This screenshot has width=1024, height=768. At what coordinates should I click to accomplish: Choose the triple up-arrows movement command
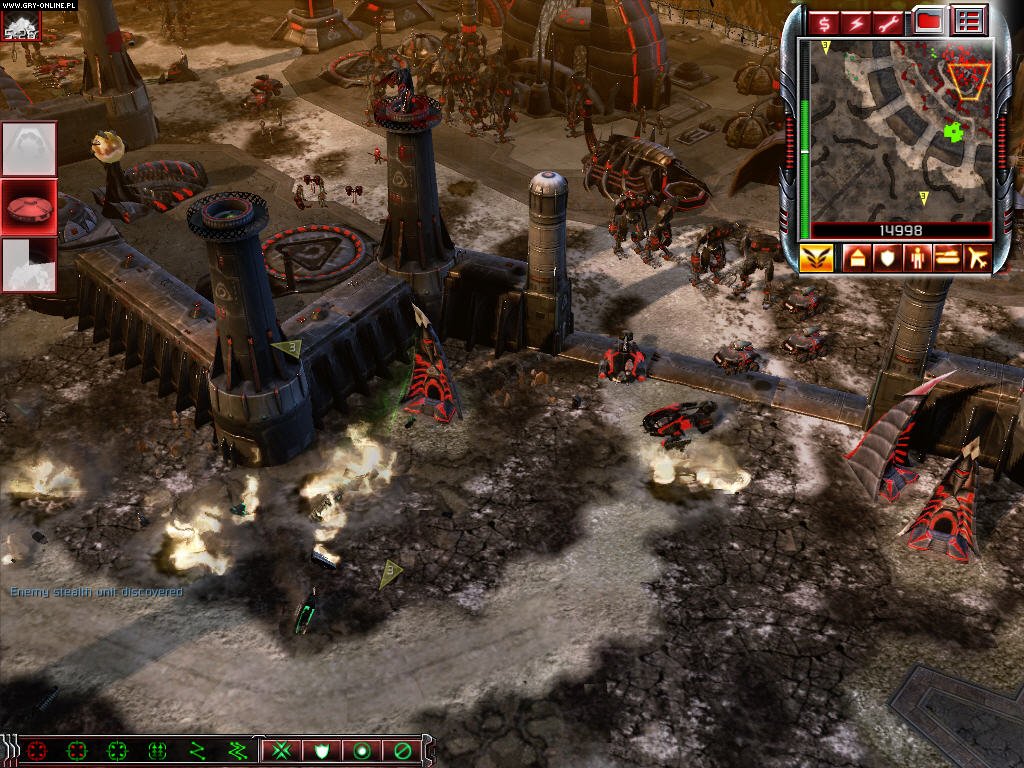click(x=157, y=749)
